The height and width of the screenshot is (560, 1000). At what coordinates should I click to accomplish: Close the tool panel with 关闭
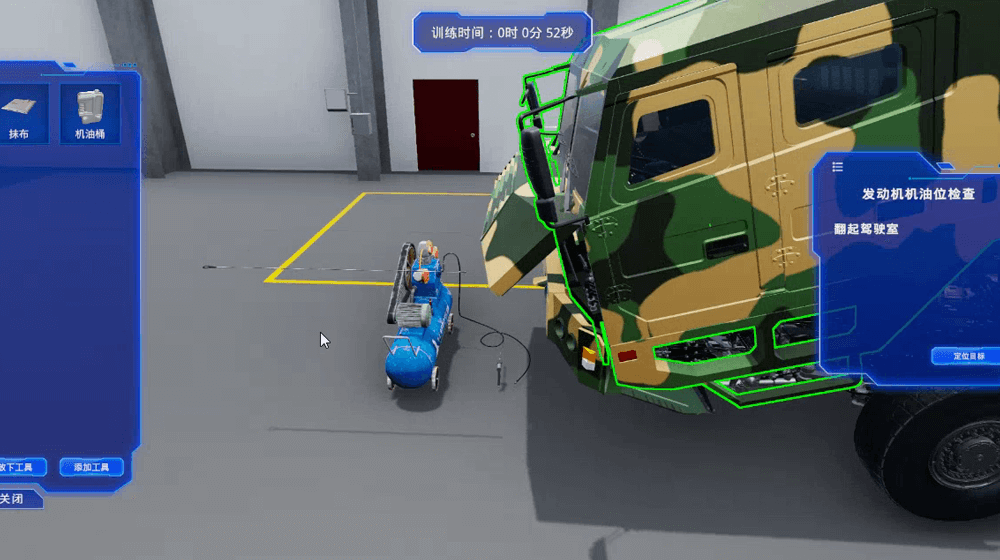pyautogui.click(x=14, y=498)
